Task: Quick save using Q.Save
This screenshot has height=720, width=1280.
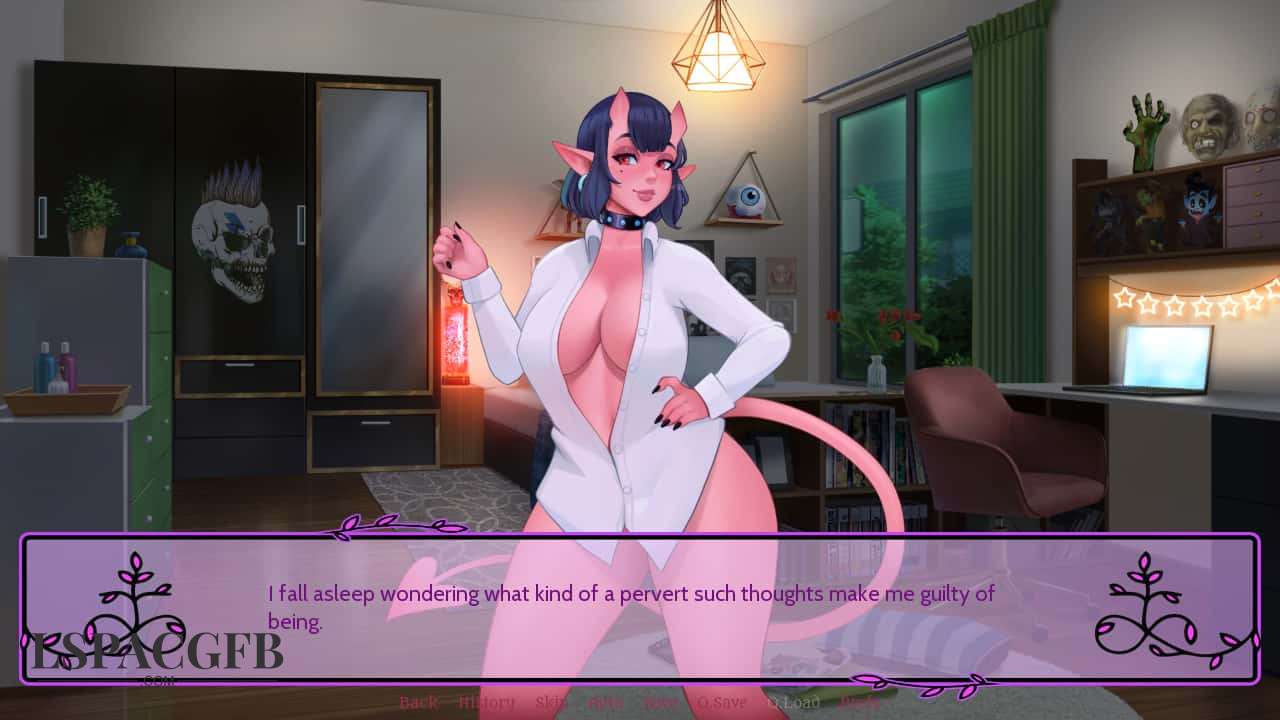Action: (719, 703)
